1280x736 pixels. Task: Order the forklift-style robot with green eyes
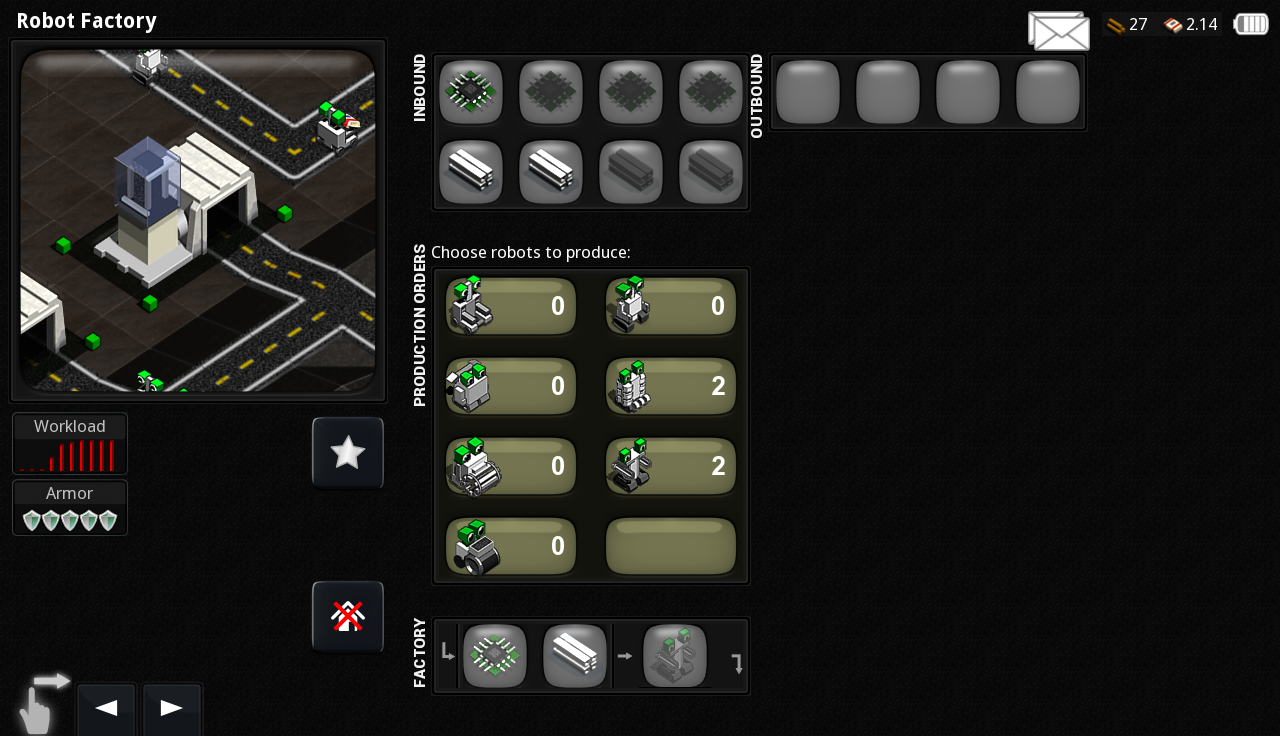[511, 306]
